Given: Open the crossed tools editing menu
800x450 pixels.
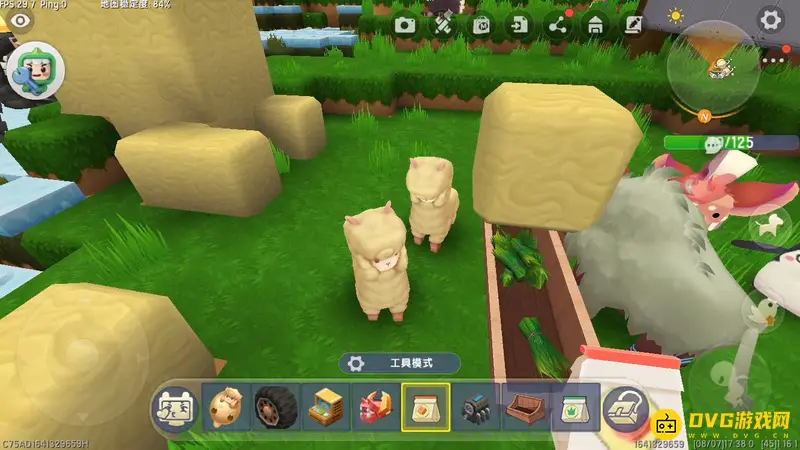Looking at the screenshot, I should (x=444, y=25).
